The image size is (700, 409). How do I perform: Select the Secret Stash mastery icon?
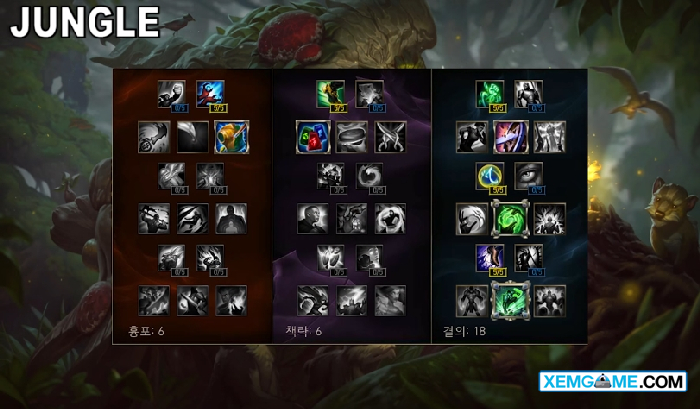(x=351, y=136)
